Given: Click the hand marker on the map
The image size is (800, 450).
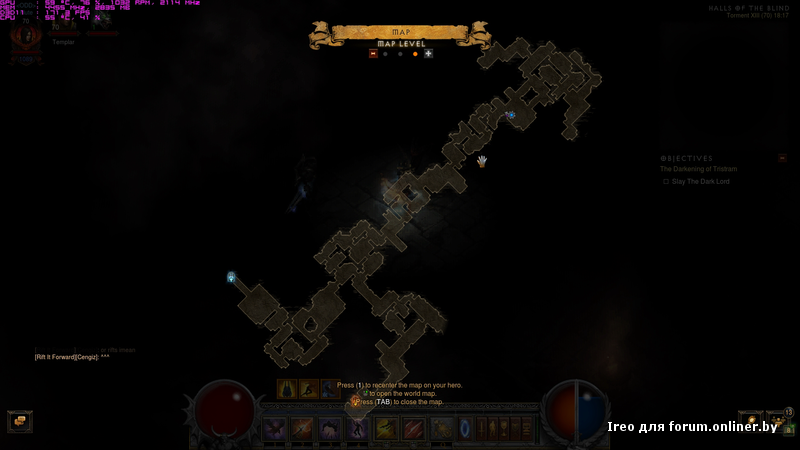Looking at the screenshot, I should (482, 160).
